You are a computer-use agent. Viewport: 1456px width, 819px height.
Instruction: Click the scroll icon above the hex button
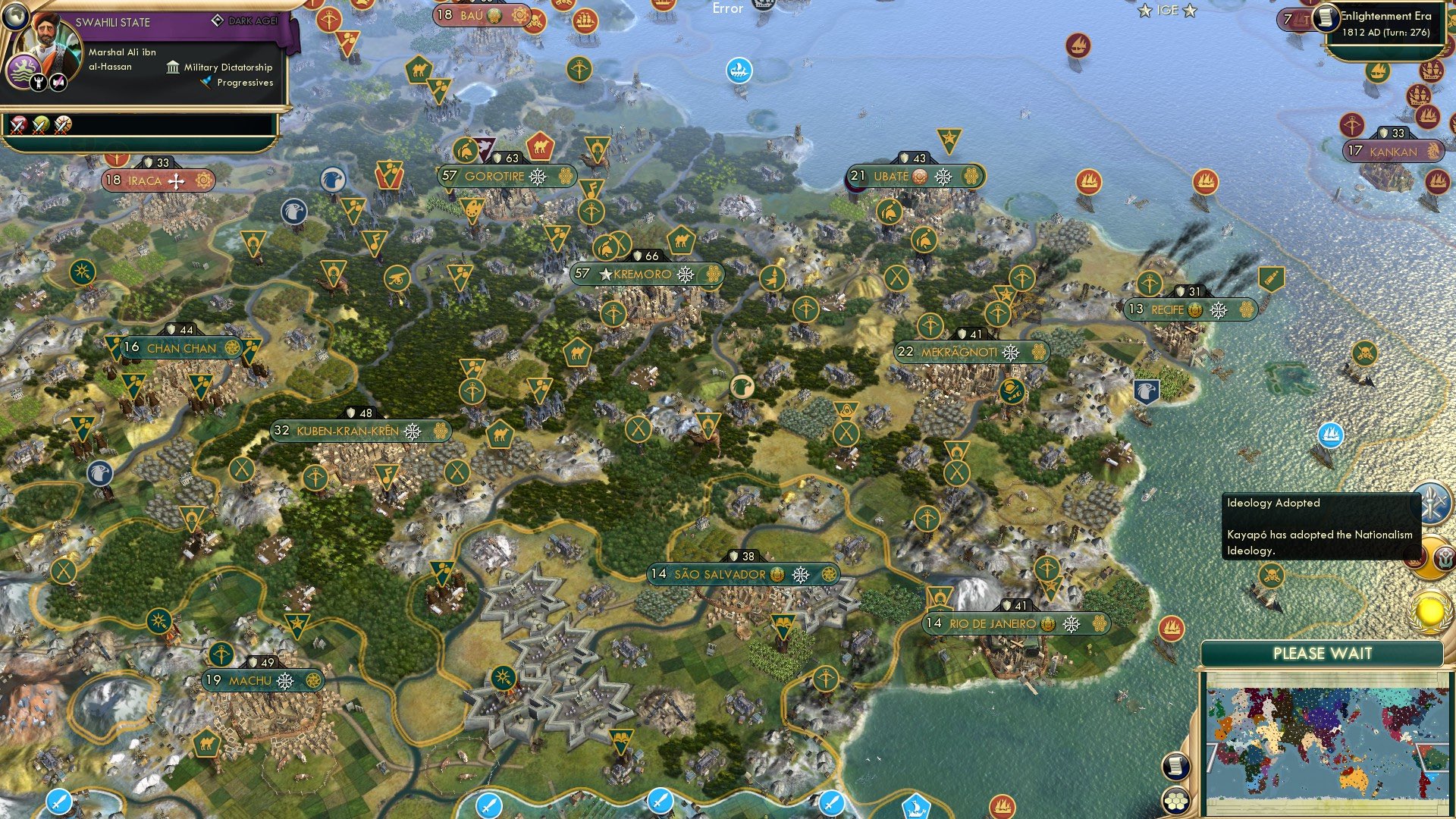1175,767
